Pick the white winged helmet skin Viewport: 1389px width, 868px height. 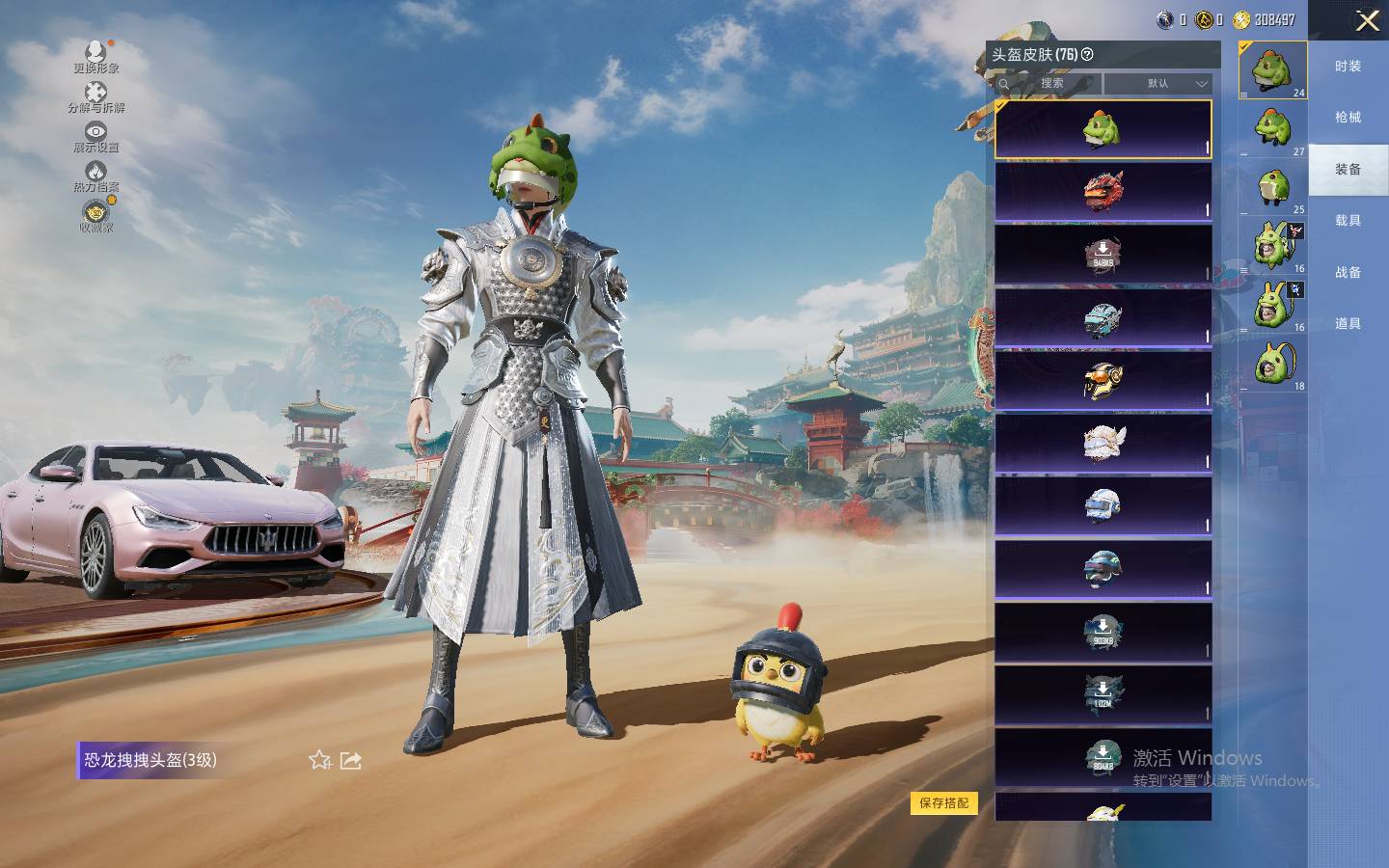point(1103,443)
